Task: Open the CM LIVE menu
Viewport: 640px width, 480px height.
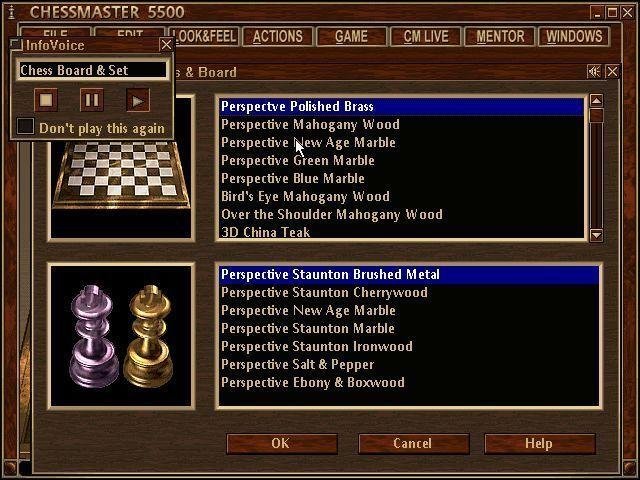Action: pos(426,36)
